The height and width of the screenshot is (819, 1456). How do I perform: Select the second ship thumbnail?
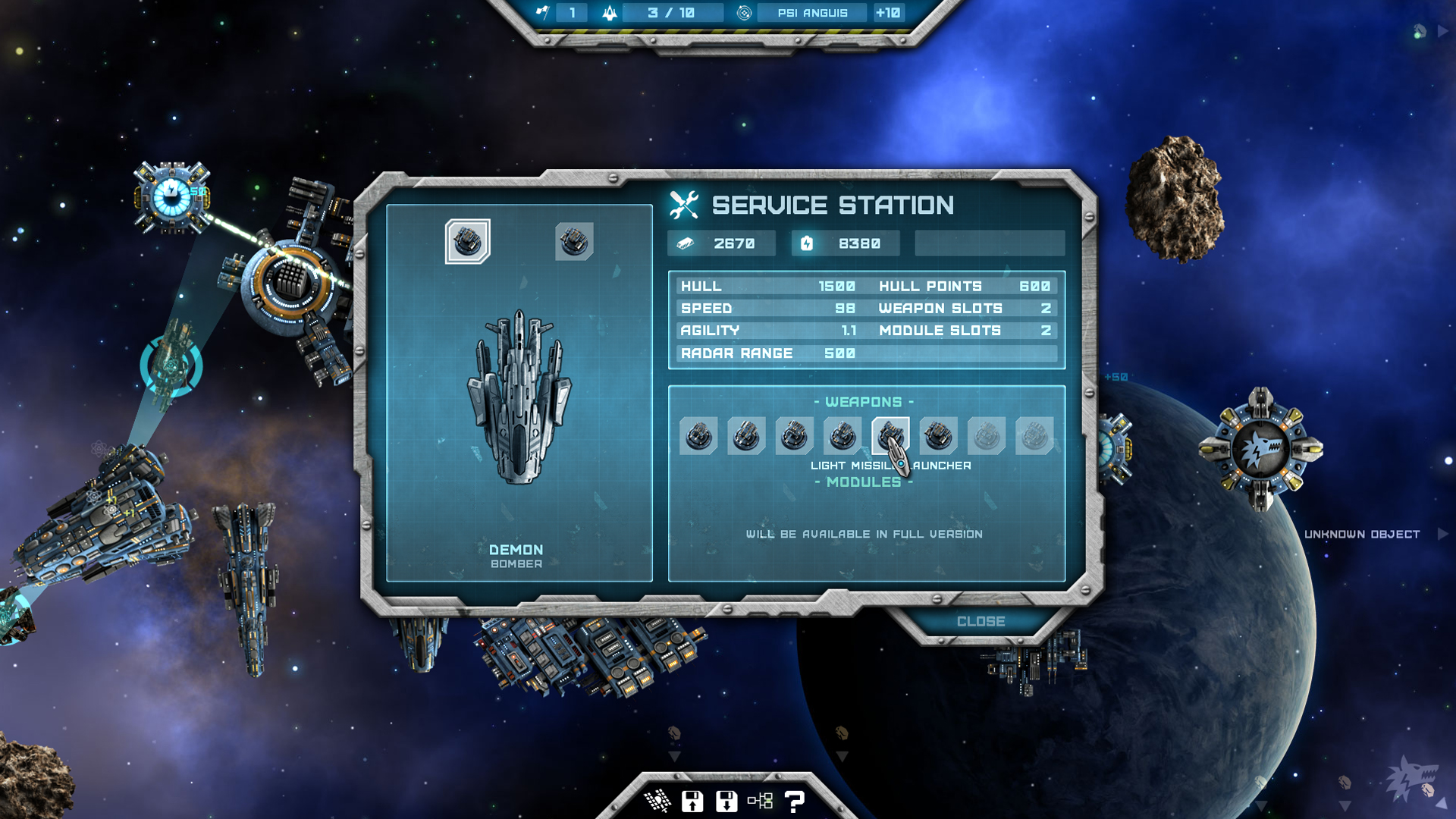tap(574, 240)
